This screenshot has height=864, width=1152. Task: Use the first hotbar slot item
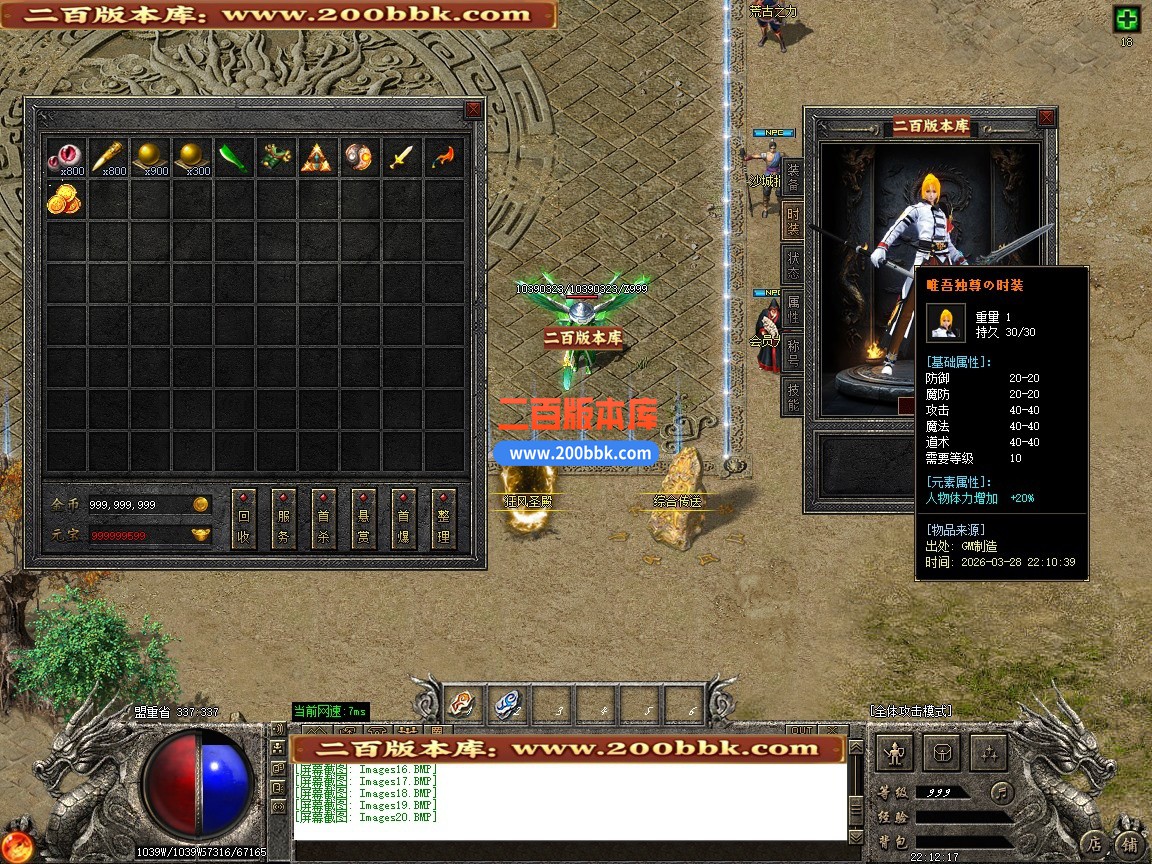coord(465,704)
